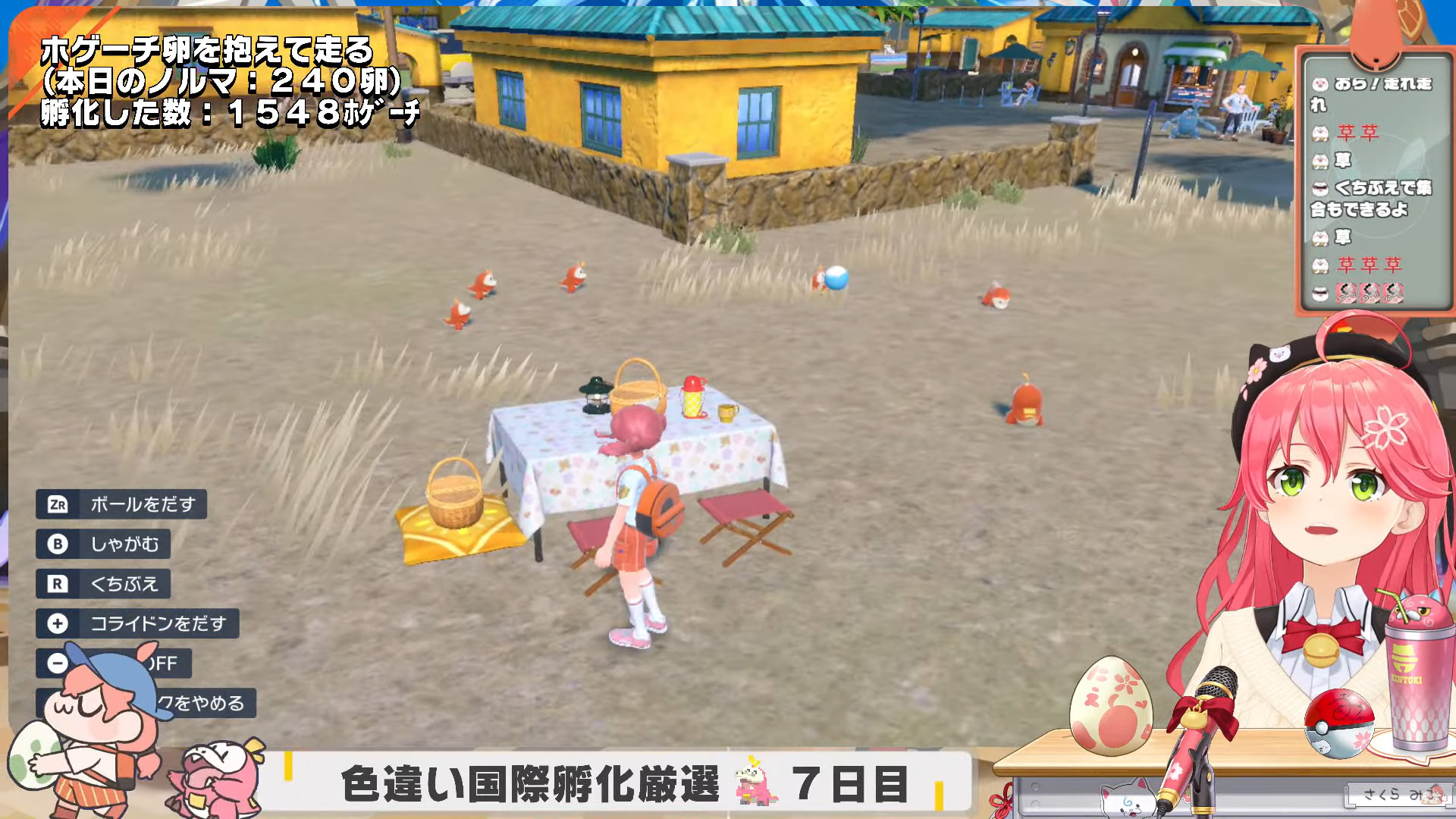Screen dimensions: 1456x819
Task: Click the R whistle (くちぶえ) button icon
Action: tap(59, 584)
